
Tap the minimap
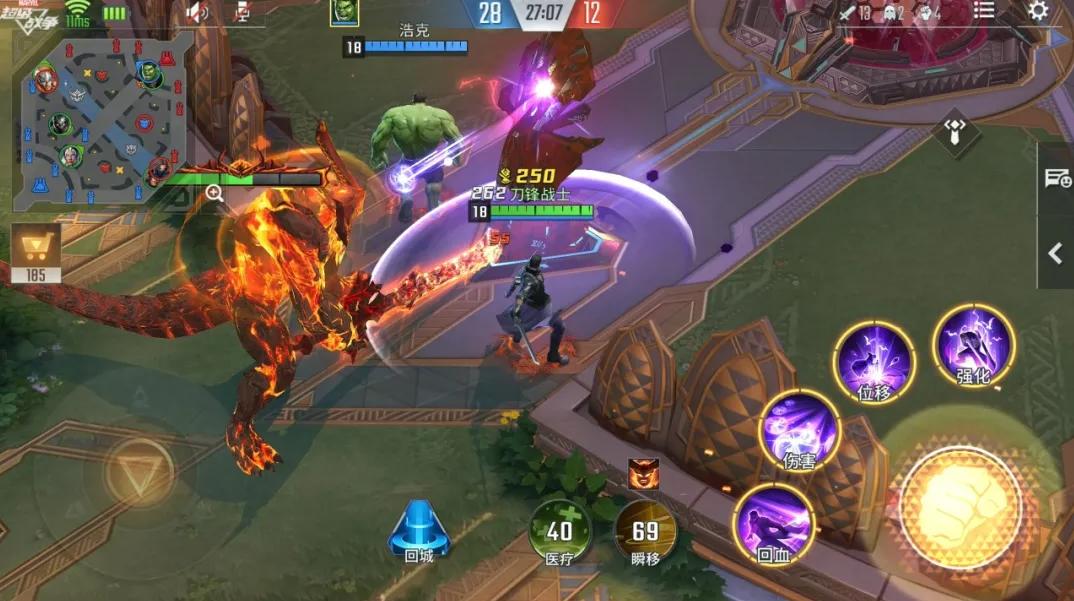click(102, 120)
